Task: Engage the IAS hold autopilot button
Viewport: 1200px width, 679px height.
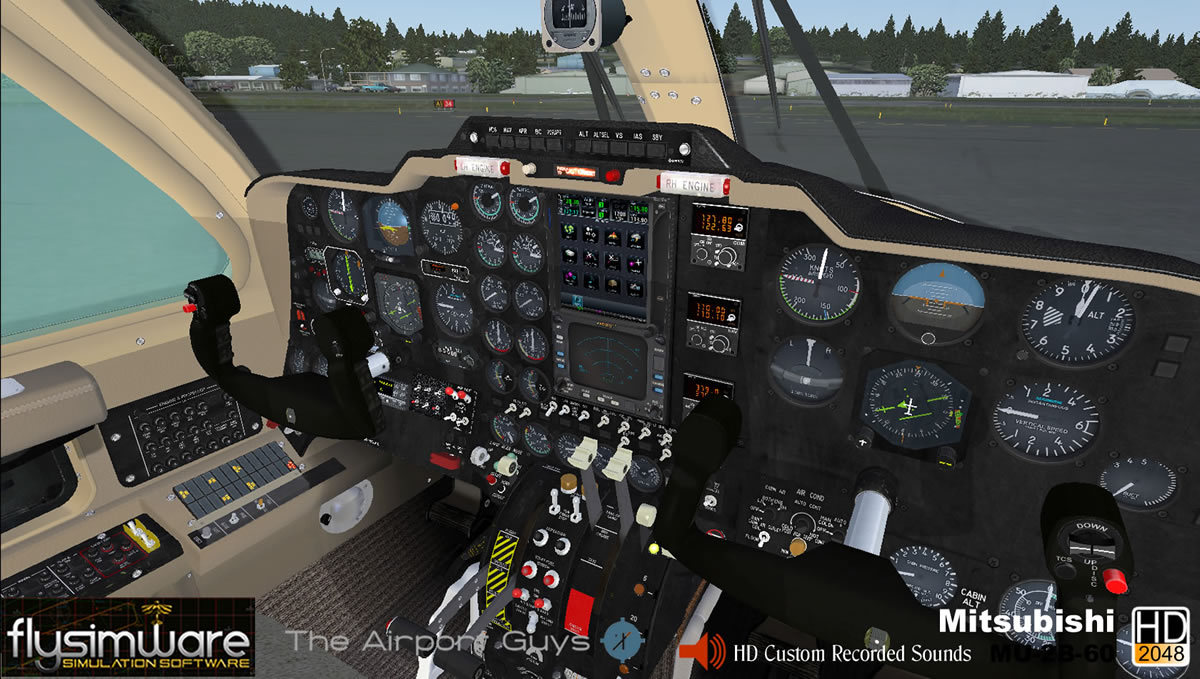Action: click(637, 146)
